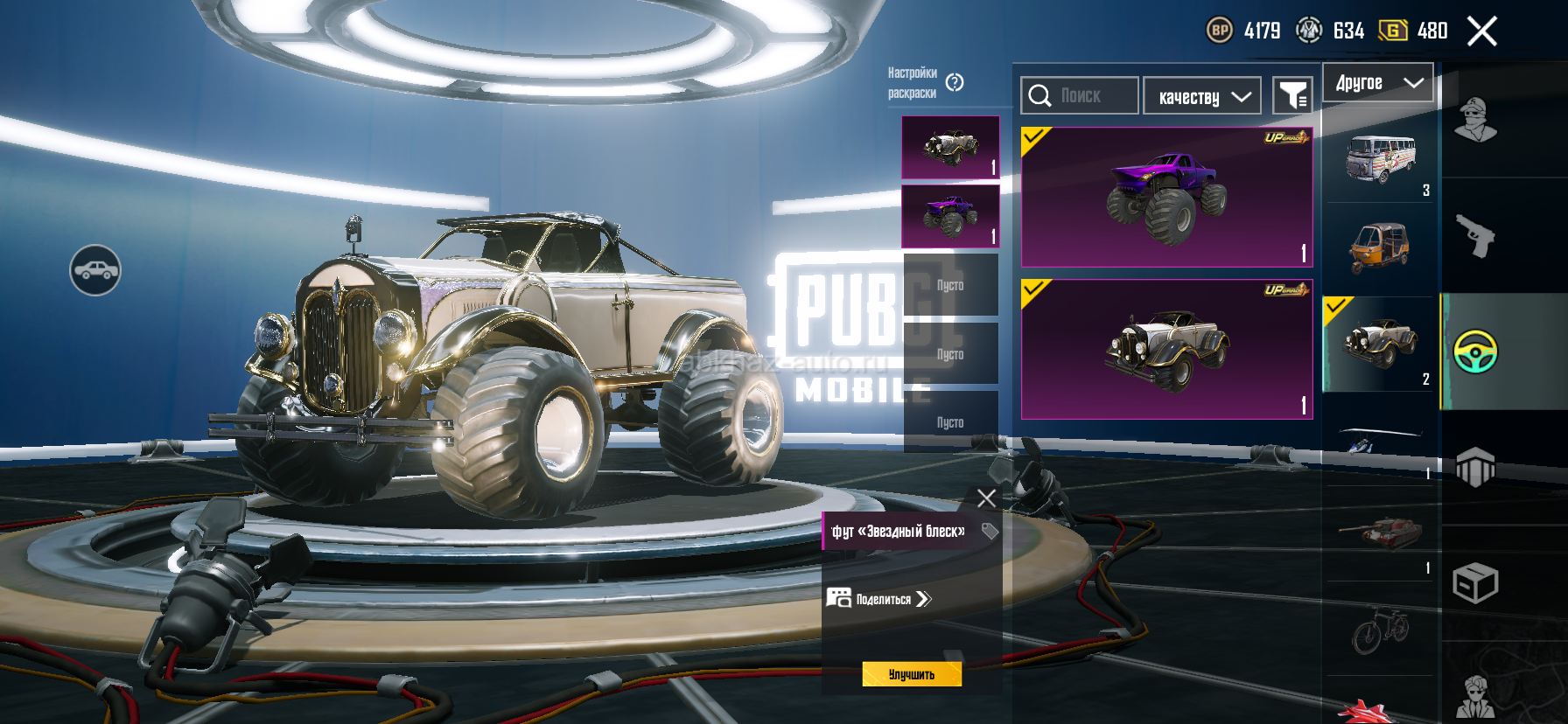
Task: Open the steering wheel vehicles tab
Action: (1476, 352)
